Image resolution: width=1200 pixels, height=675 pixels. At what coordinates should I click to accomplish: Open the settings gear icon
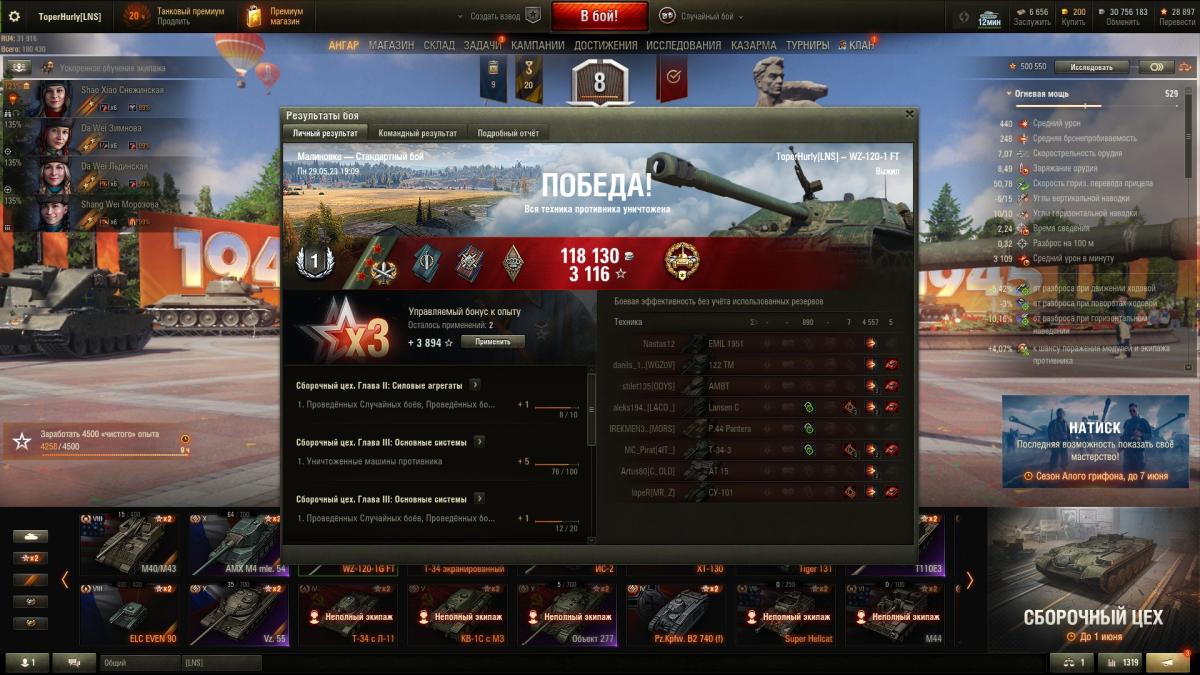[14, 16]
